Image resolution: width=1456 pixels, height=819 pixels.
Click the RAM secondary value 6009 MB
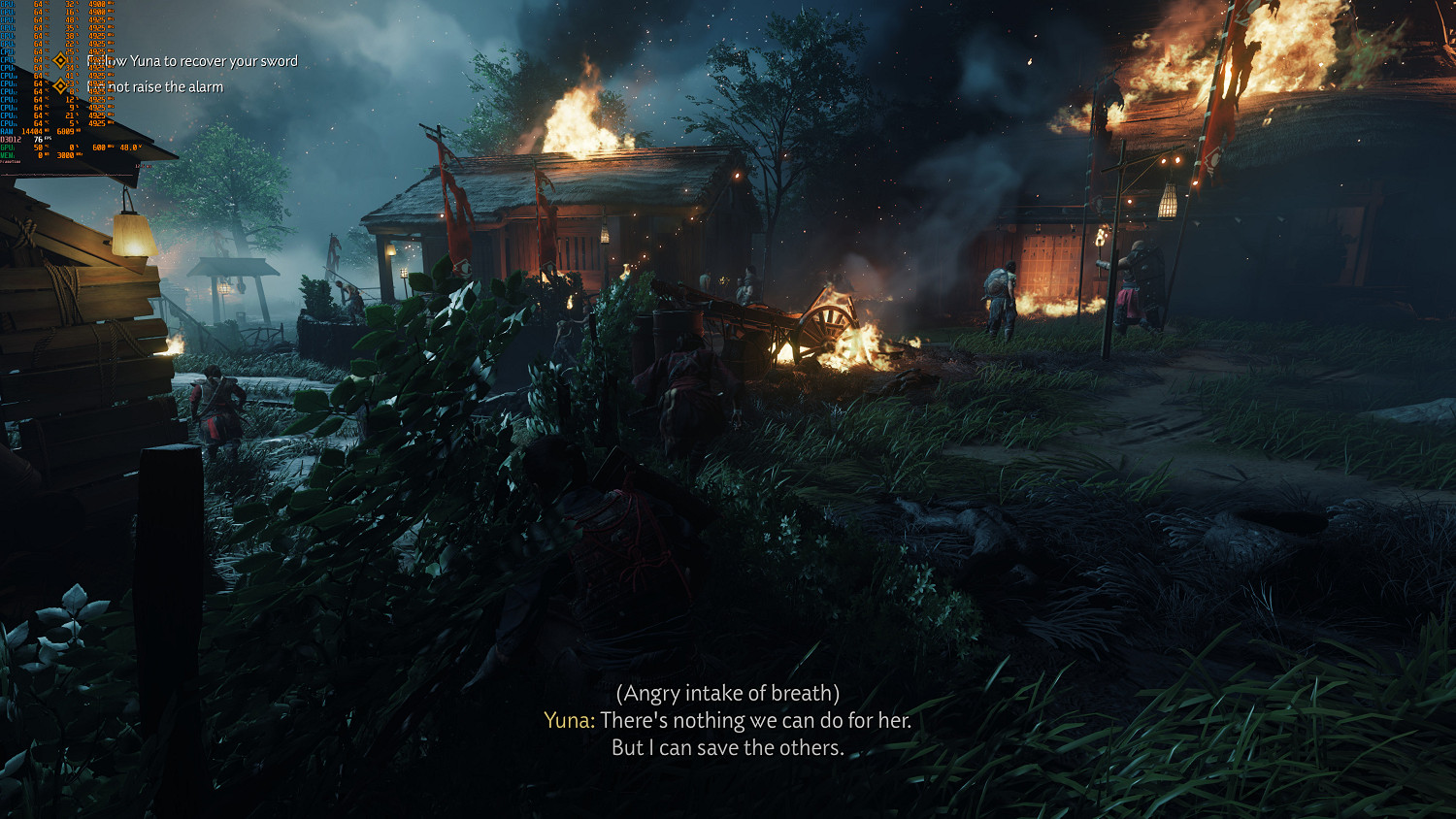(68, 131)
